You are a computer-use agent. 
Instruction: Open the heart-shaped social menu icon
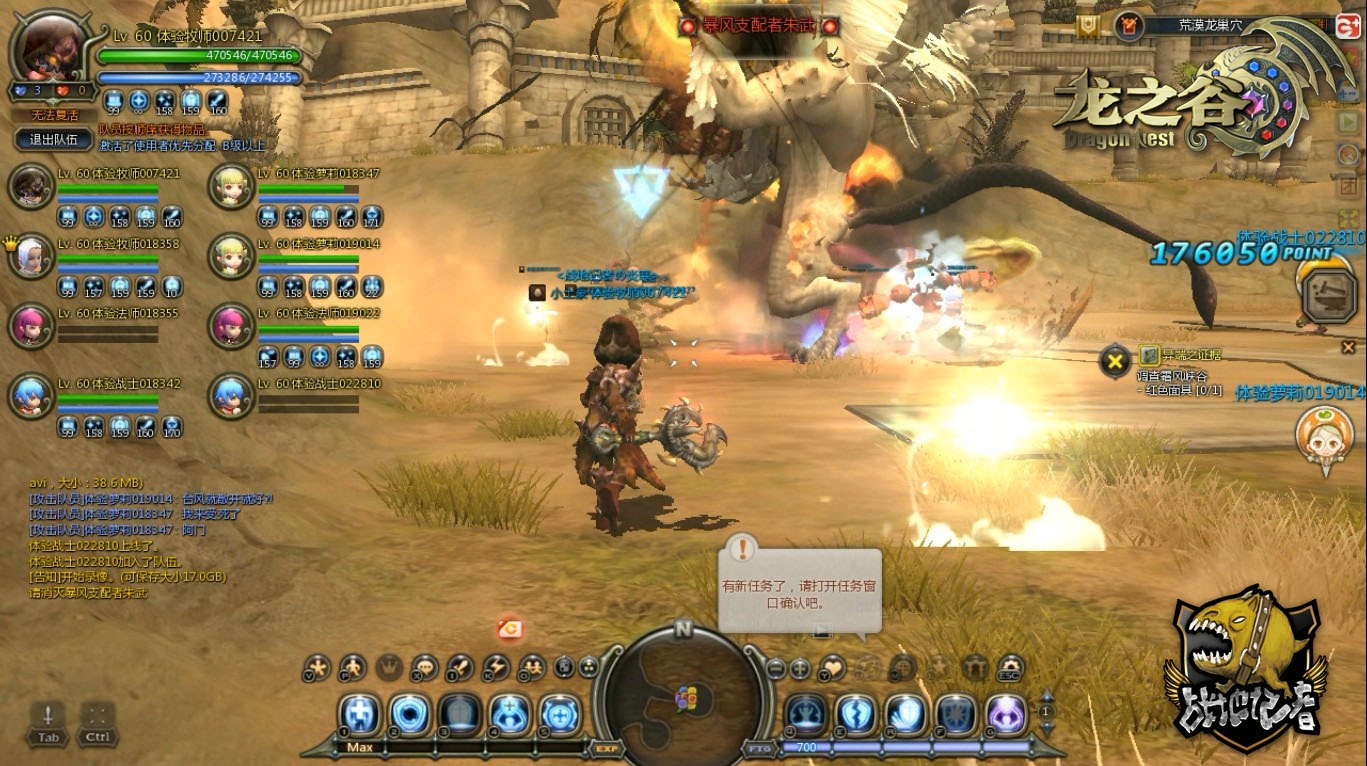coord(832,667)
